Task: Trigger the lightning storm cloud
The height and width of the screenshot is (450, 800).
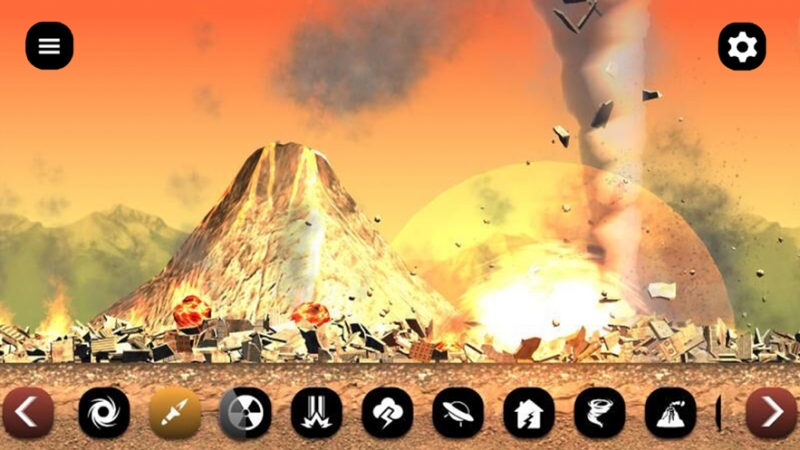Action: (387, 413)
